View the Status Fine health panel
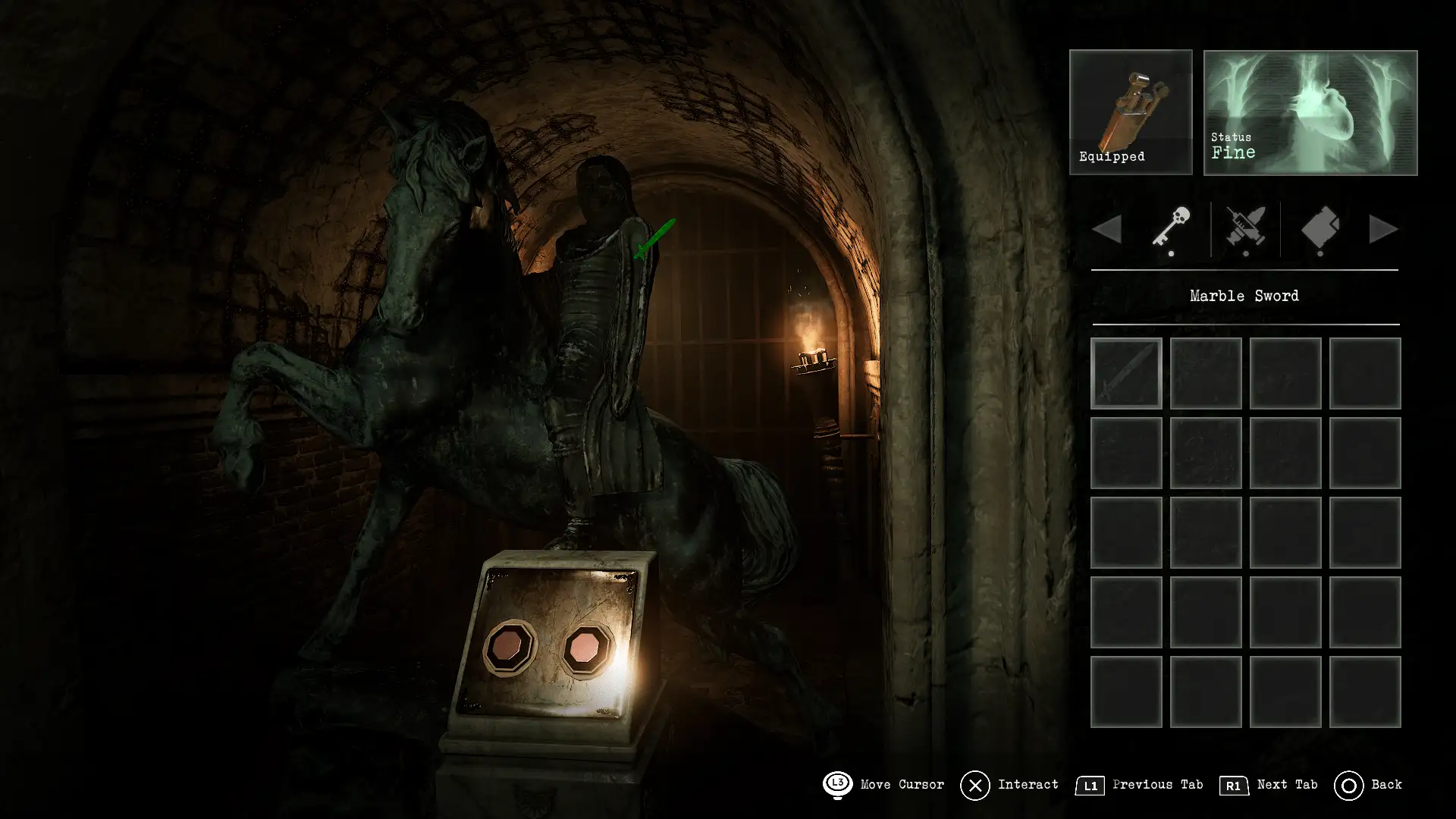 point(1310,112)
